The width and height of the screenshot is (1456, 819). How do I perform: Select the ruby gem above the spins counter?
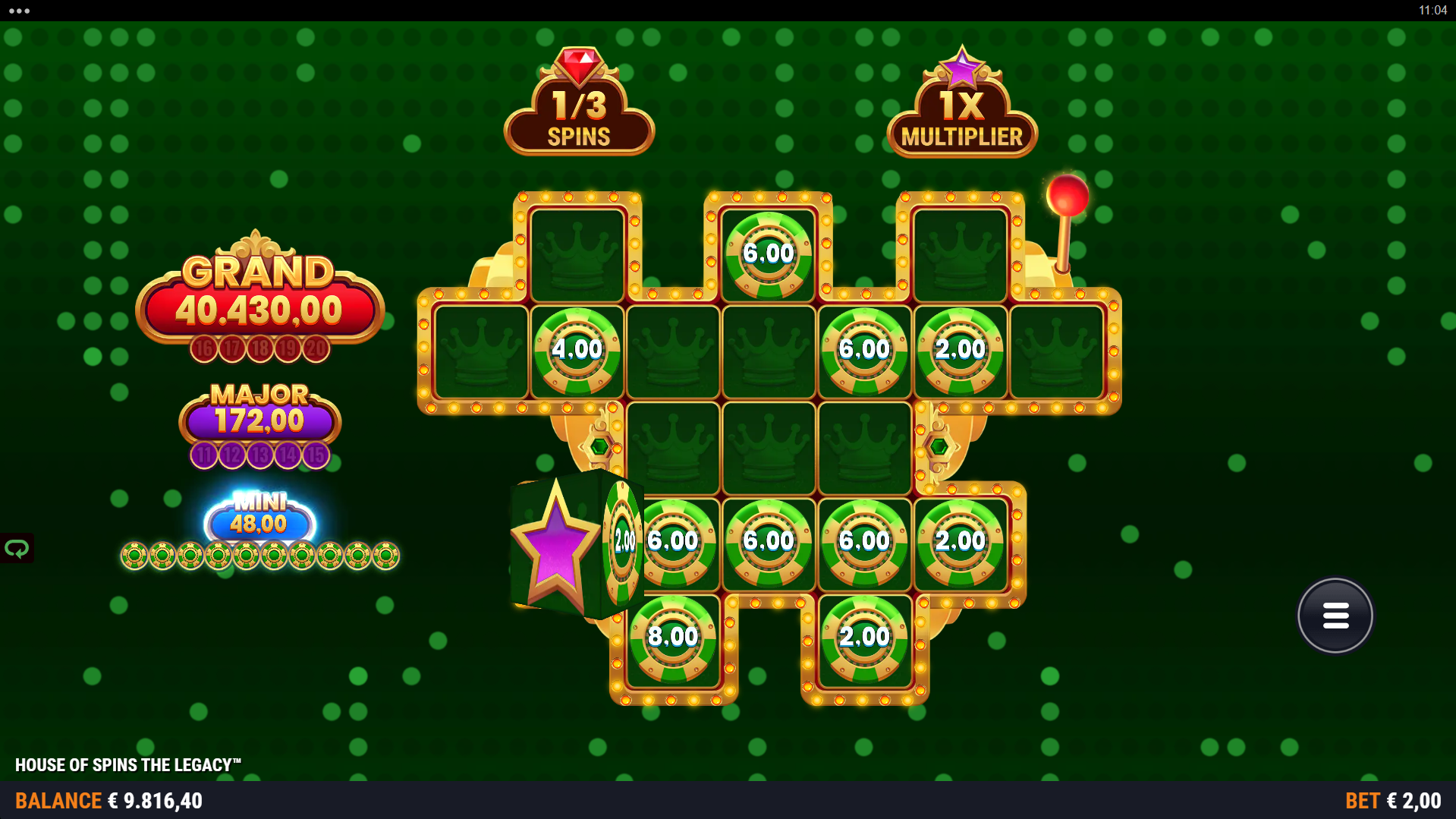click(x=578, y=65)
